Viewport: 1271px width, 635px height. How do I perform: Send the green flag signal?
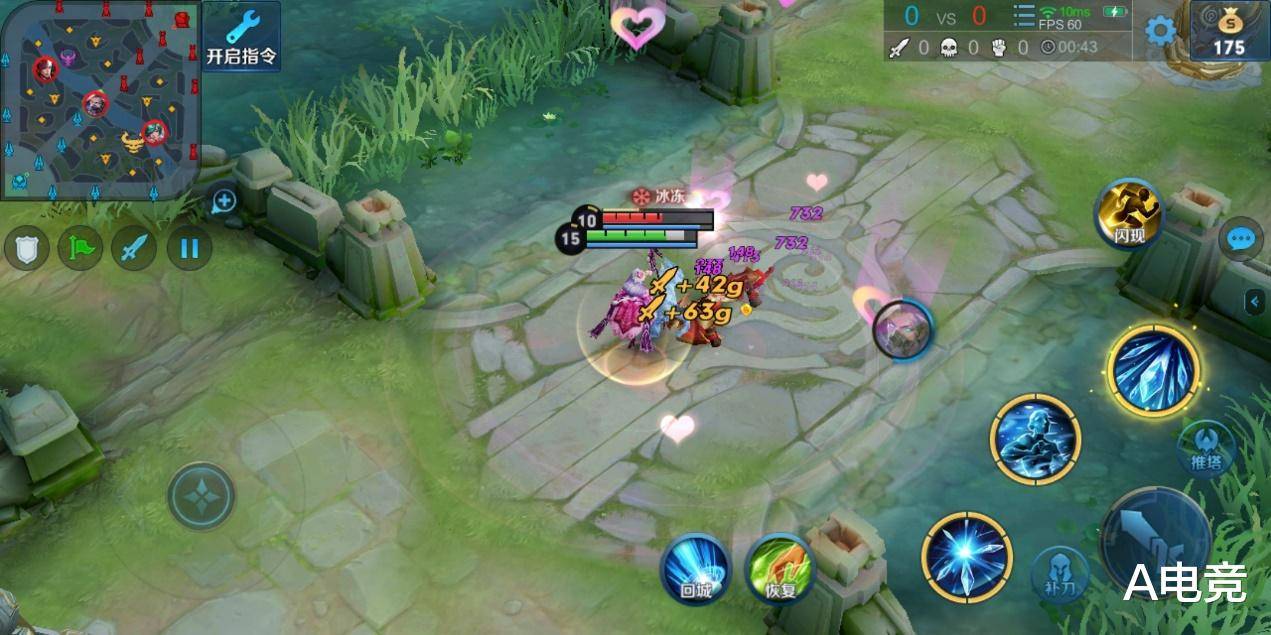pyautogui.click(x=80, y=248)
